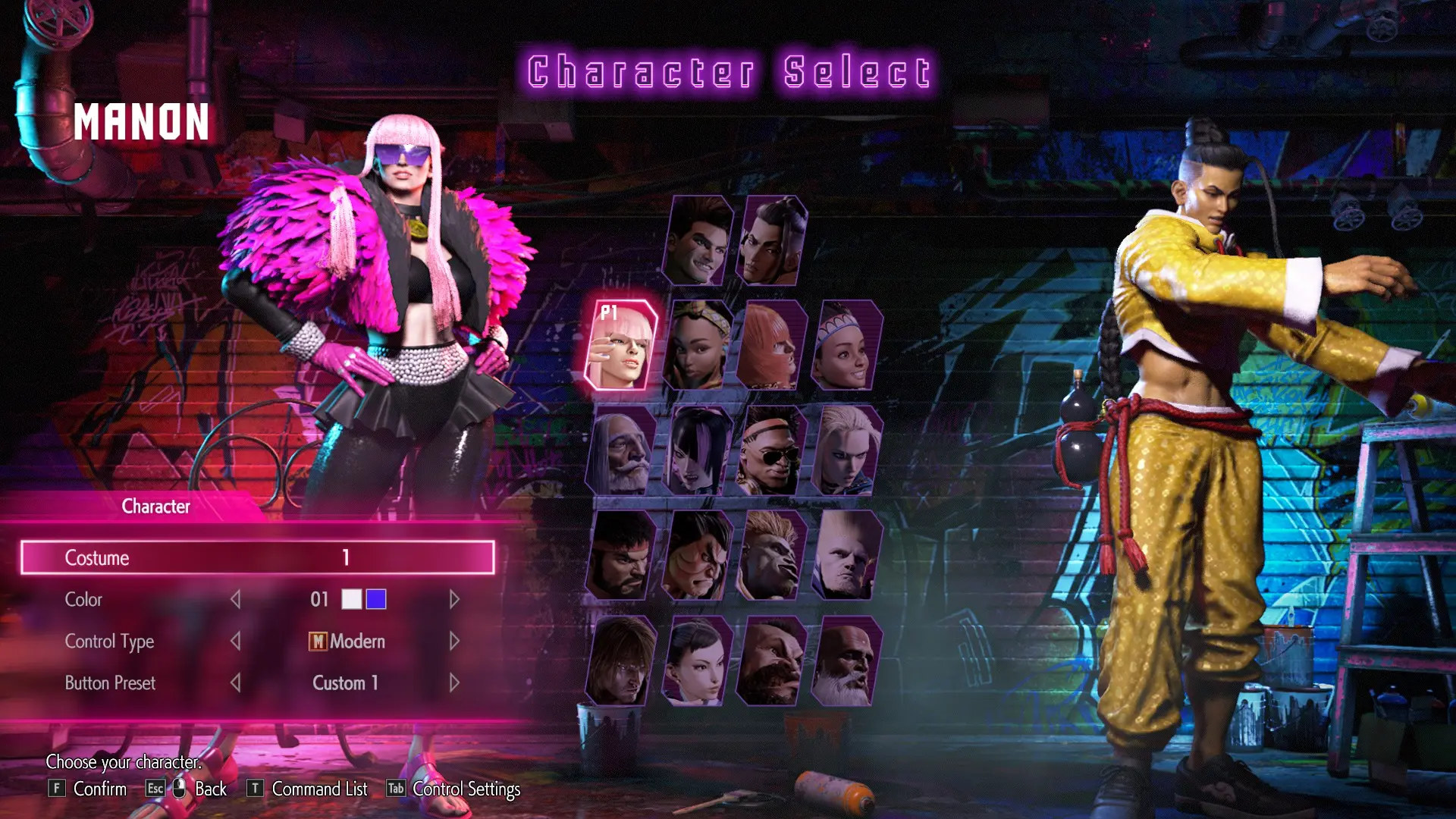Select Chun-Li's character tile

(698, 661)
